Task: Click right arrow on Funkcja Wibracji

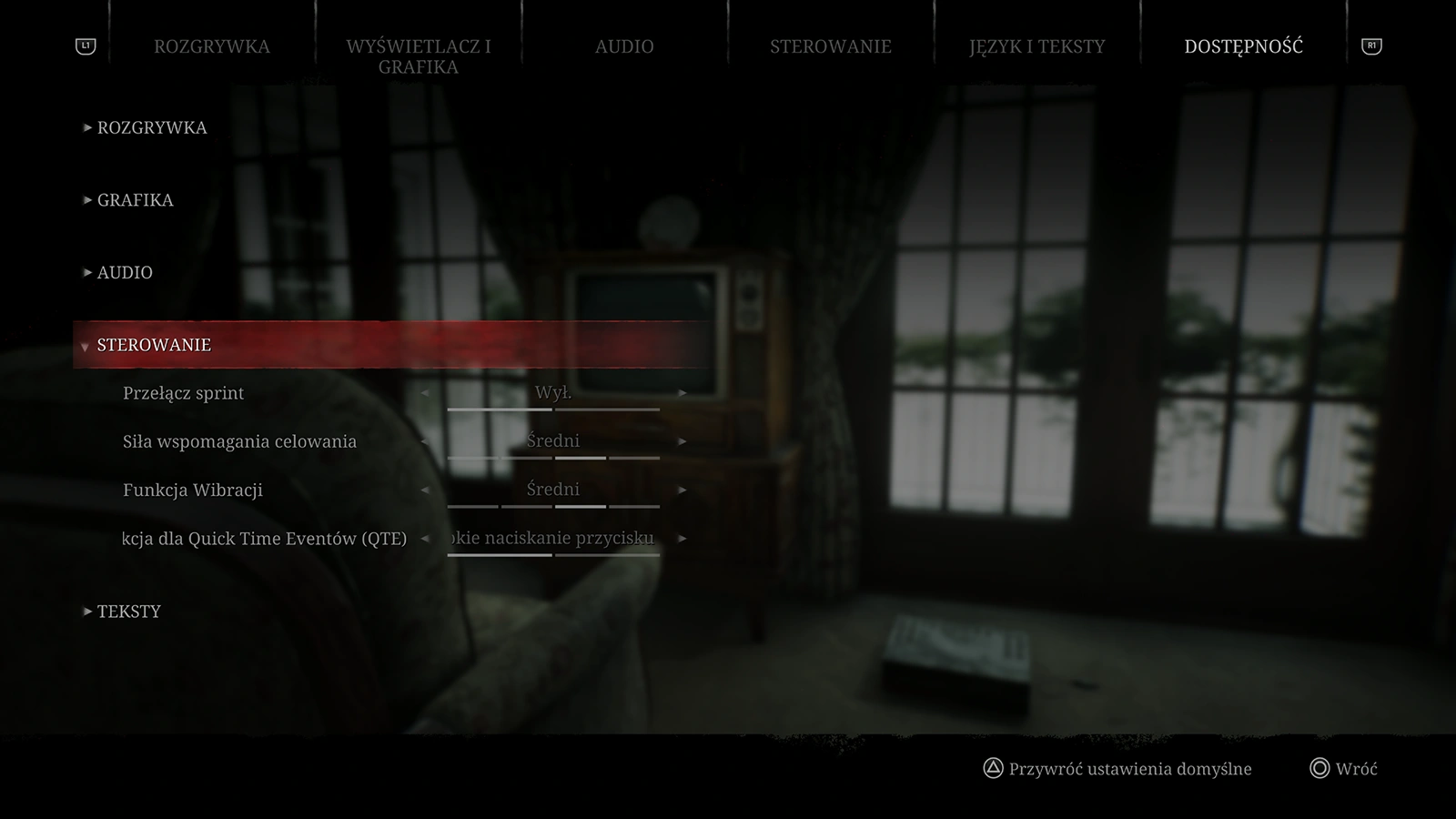Action: [x=682, y=489]
